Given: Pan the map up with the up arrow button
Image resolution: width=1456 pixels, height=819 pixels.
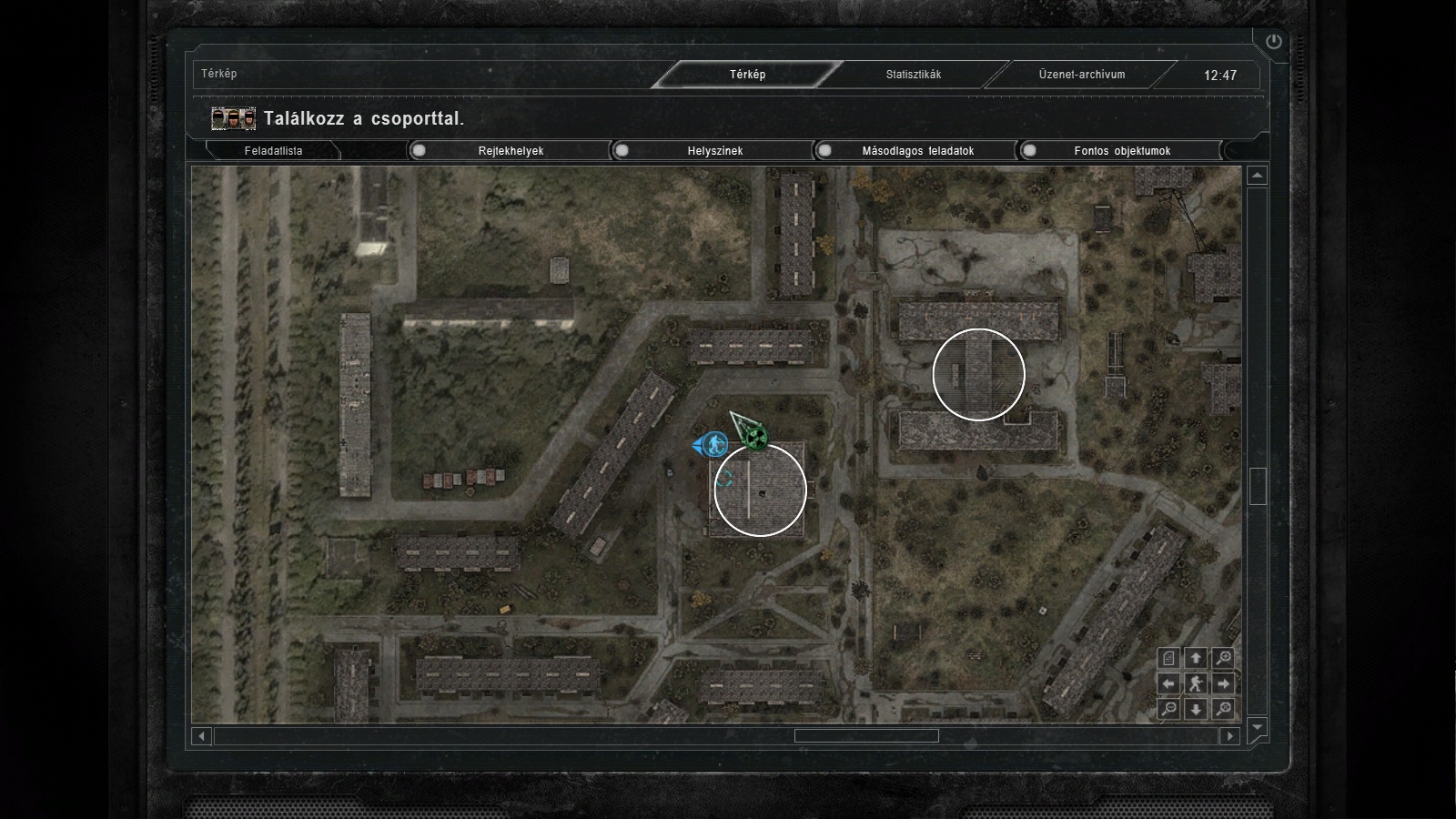Looking at the screenshot, I should point(1197,658).
